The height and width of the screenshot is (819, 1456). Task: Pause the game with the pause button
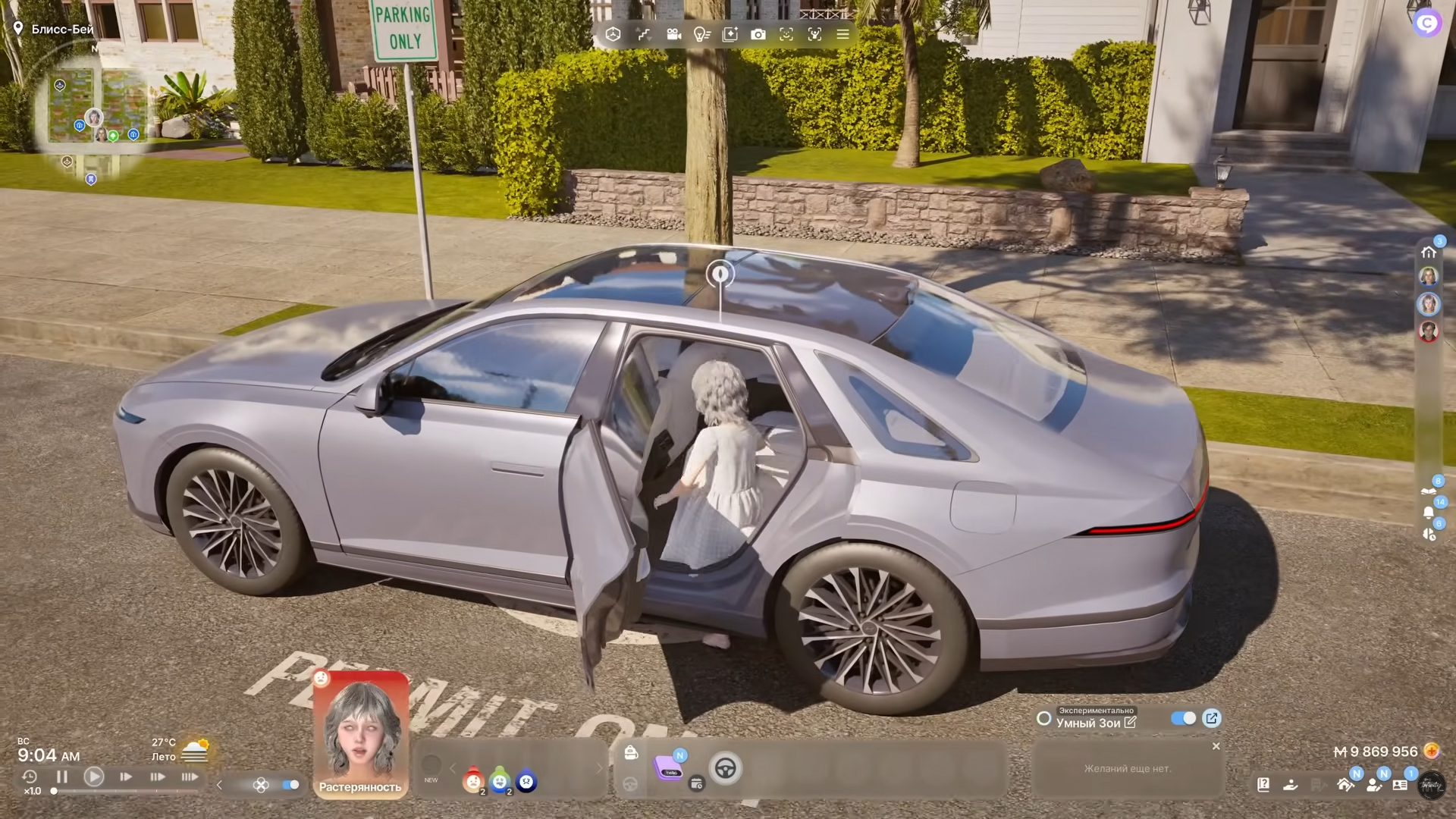click(62, 777)
